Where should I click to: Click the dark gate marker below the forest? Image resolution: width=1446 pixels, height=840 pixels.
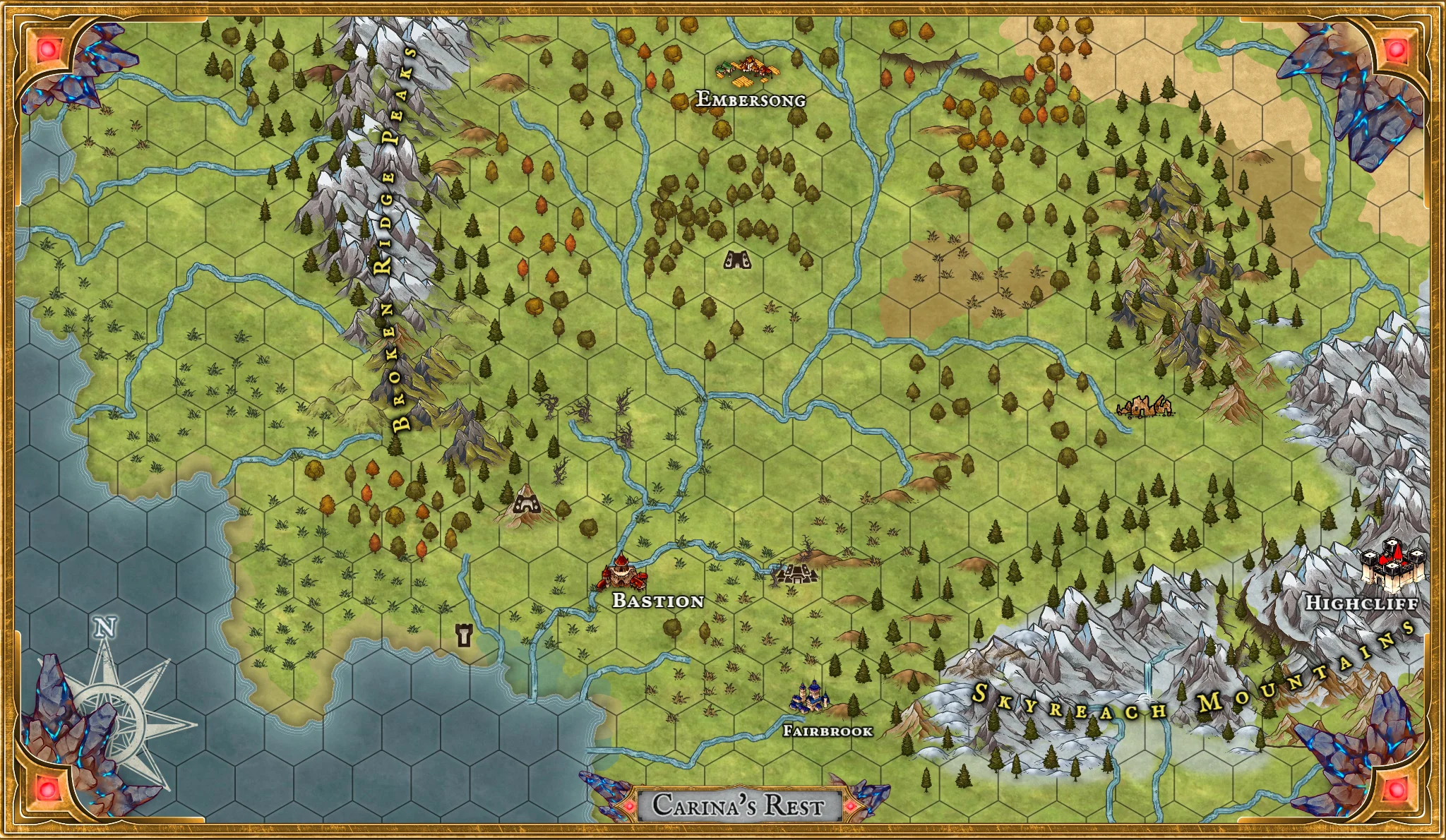pyautogui.click(x=737, y=260)
